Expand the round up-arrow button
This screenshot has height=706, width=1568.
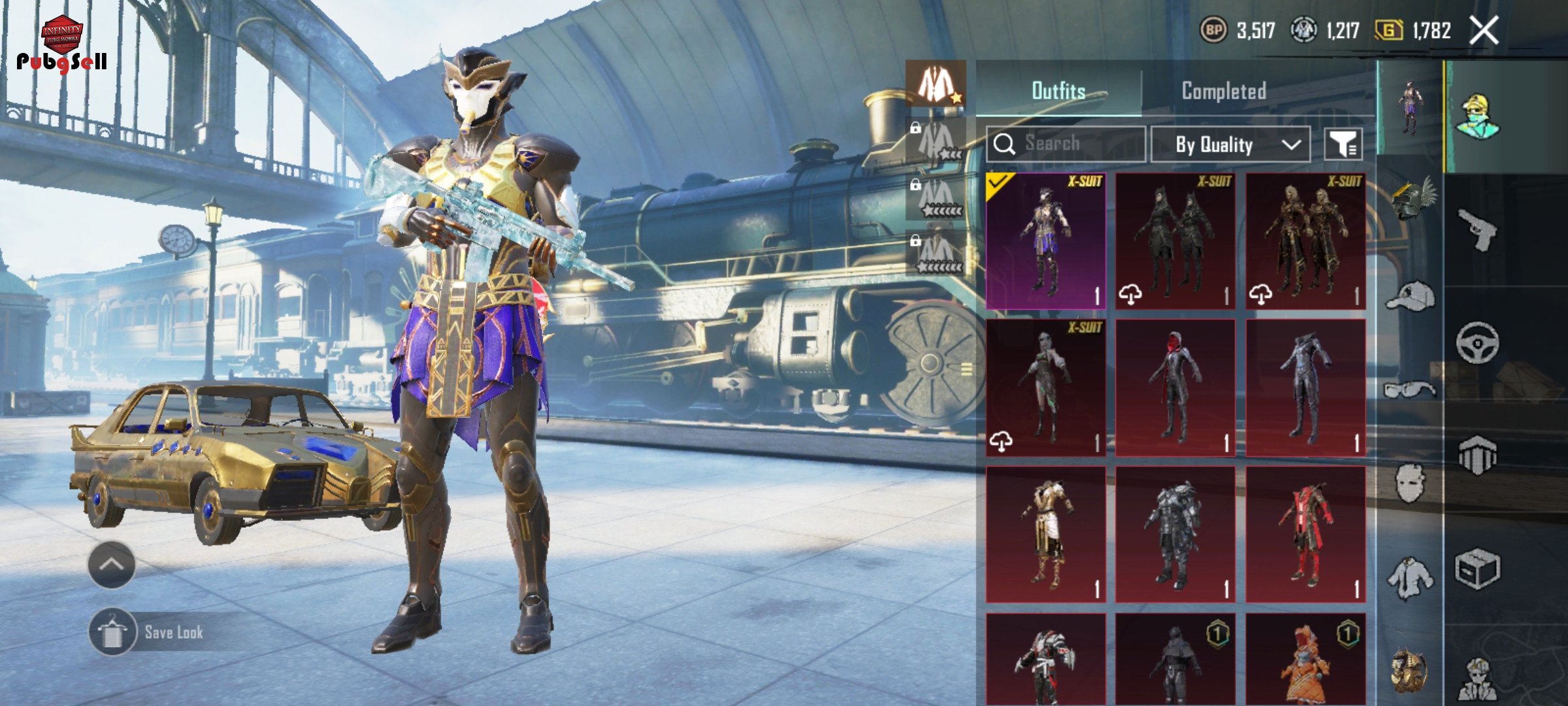pyautogui.click(x=111, y=565)
